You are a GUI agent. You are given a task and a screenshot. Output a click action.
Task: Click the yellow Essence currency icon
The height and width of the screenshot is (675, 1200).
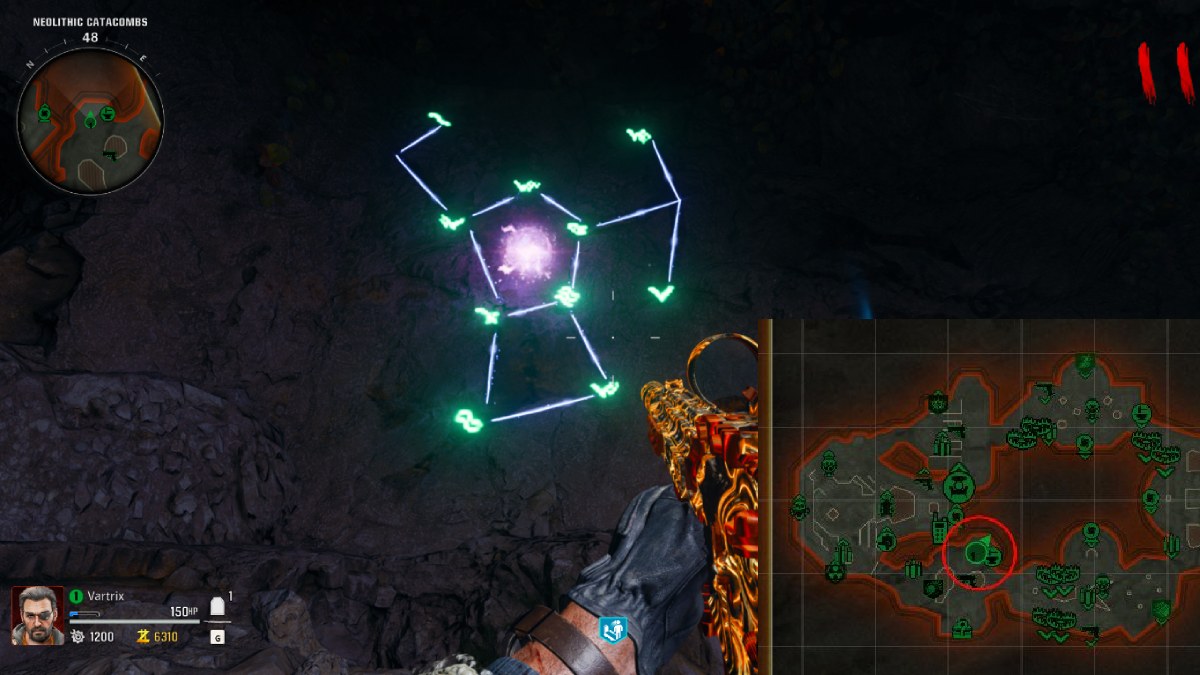(x=143, y=636)
